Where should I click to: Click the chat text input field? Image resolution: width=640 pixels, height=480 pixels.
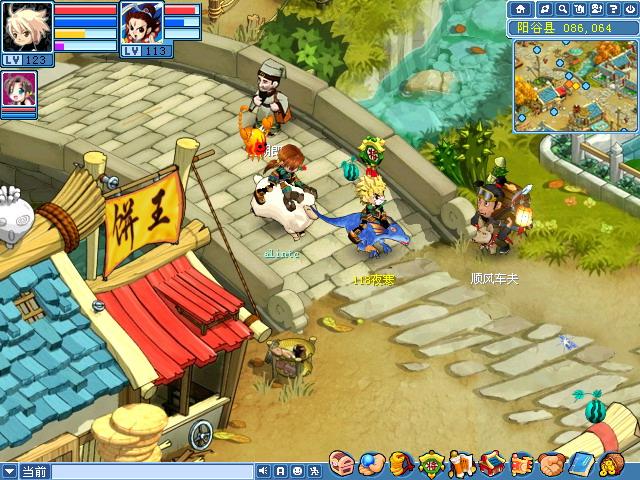[x=150, y=471]
